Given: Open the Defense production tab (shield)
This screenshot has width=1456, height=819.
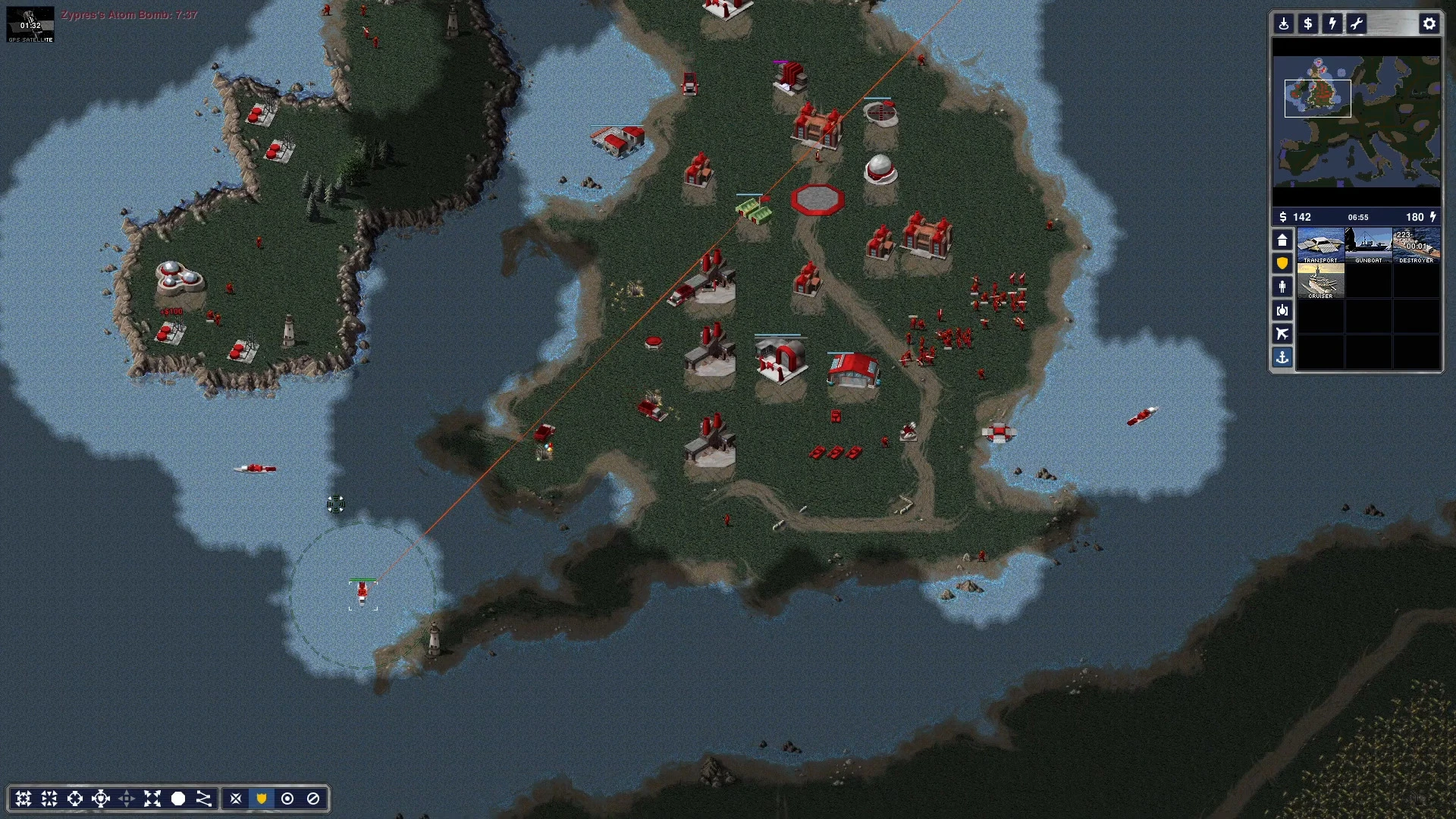Looking at the screenshot, I should pyautogui.click(x=1282, y=263).
